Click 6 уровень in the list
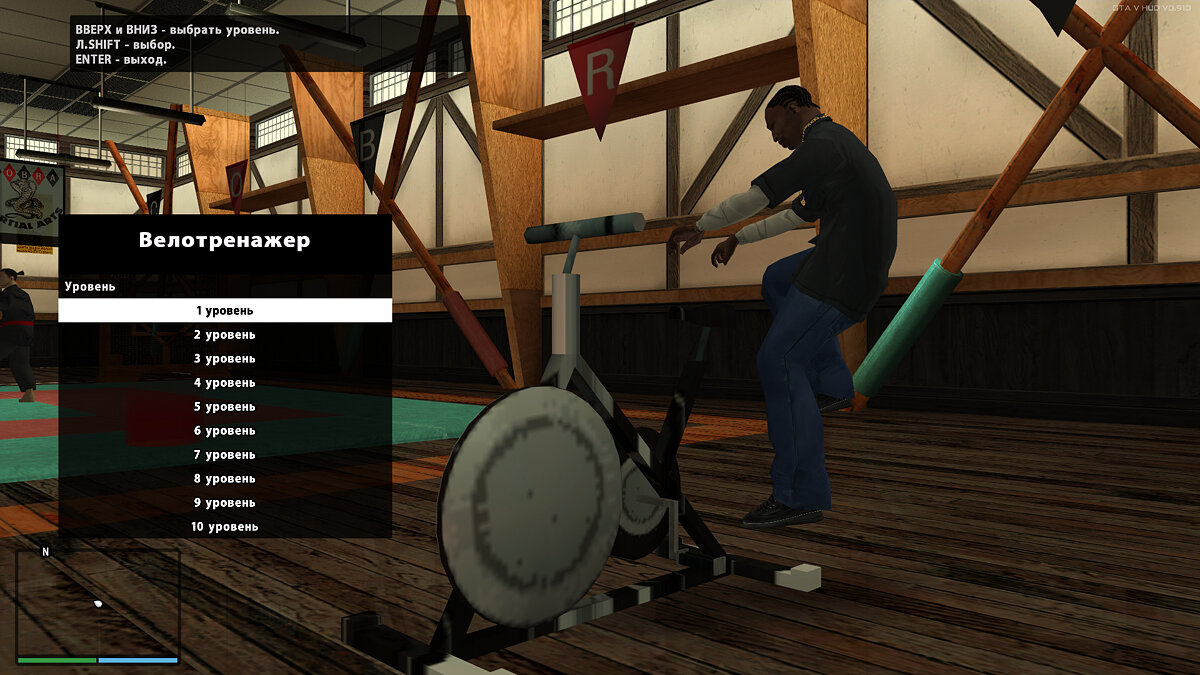The width and height of the screenshot is (1200, 675). coord(225,431)
